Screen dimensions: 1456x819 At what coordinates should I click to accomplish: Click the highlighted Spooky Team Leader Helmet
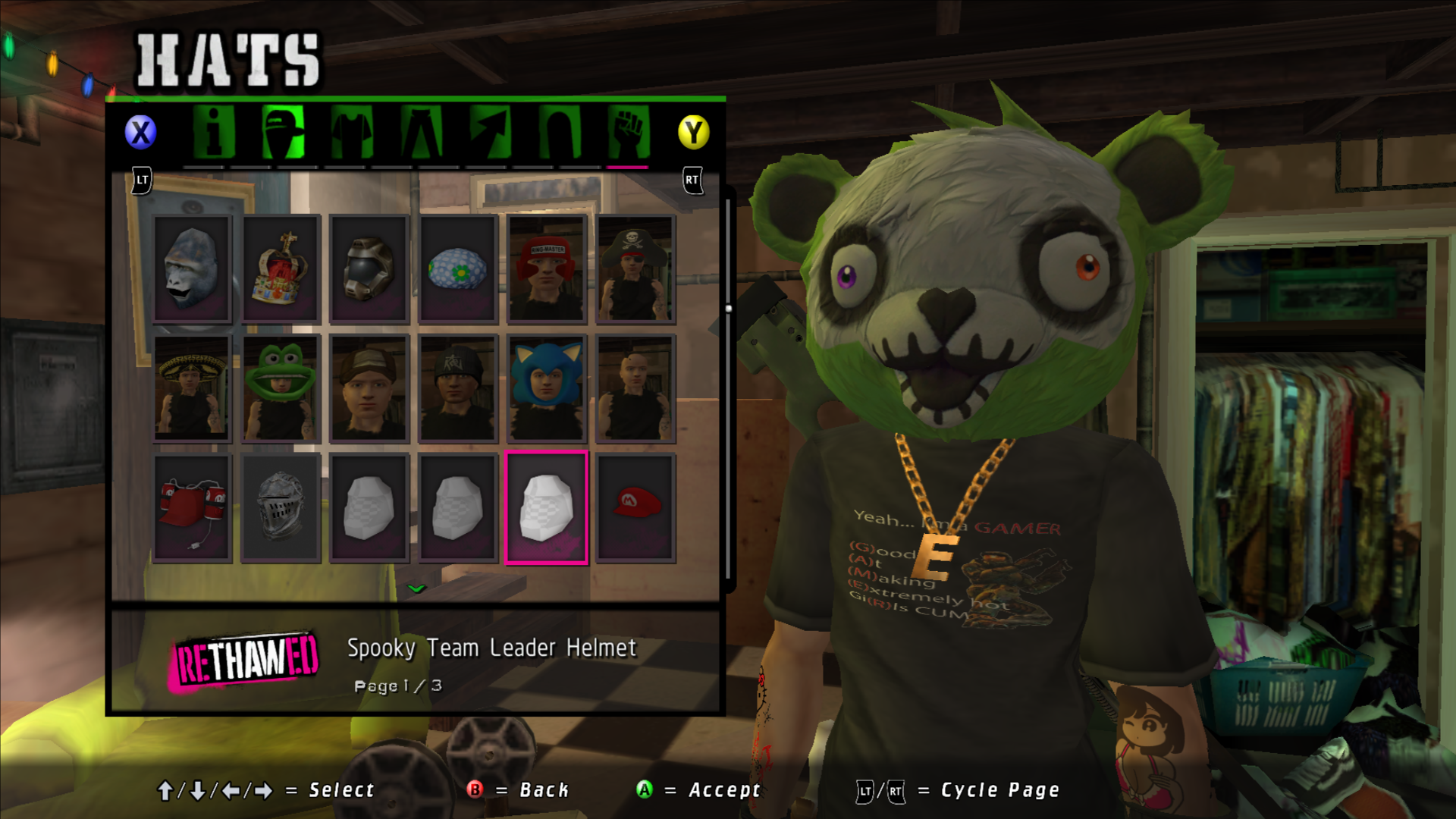pyautogui.click(x=547, y=507)
